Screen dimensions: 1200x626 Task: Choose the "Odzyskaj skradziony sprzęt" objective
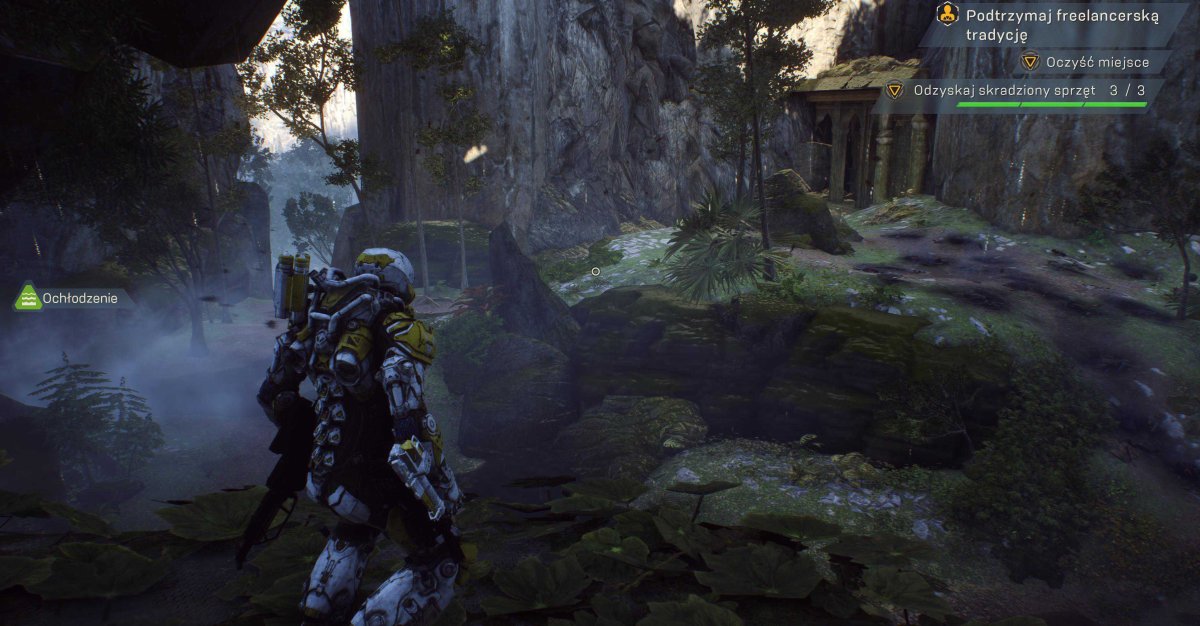pyautogui.click(x=1015, y=90)
